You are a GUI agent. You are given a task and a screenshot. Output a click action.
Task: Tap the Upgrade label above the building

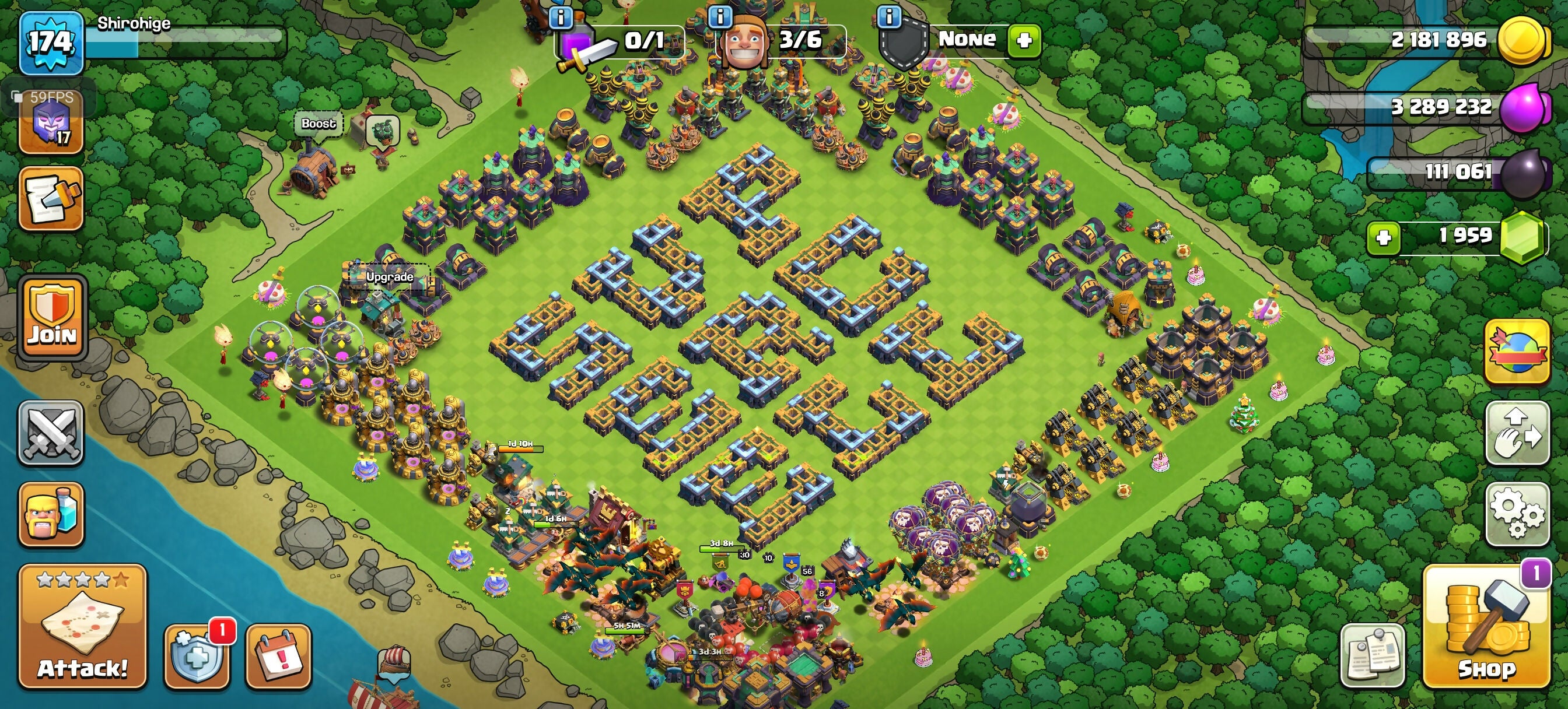(390, 277)
